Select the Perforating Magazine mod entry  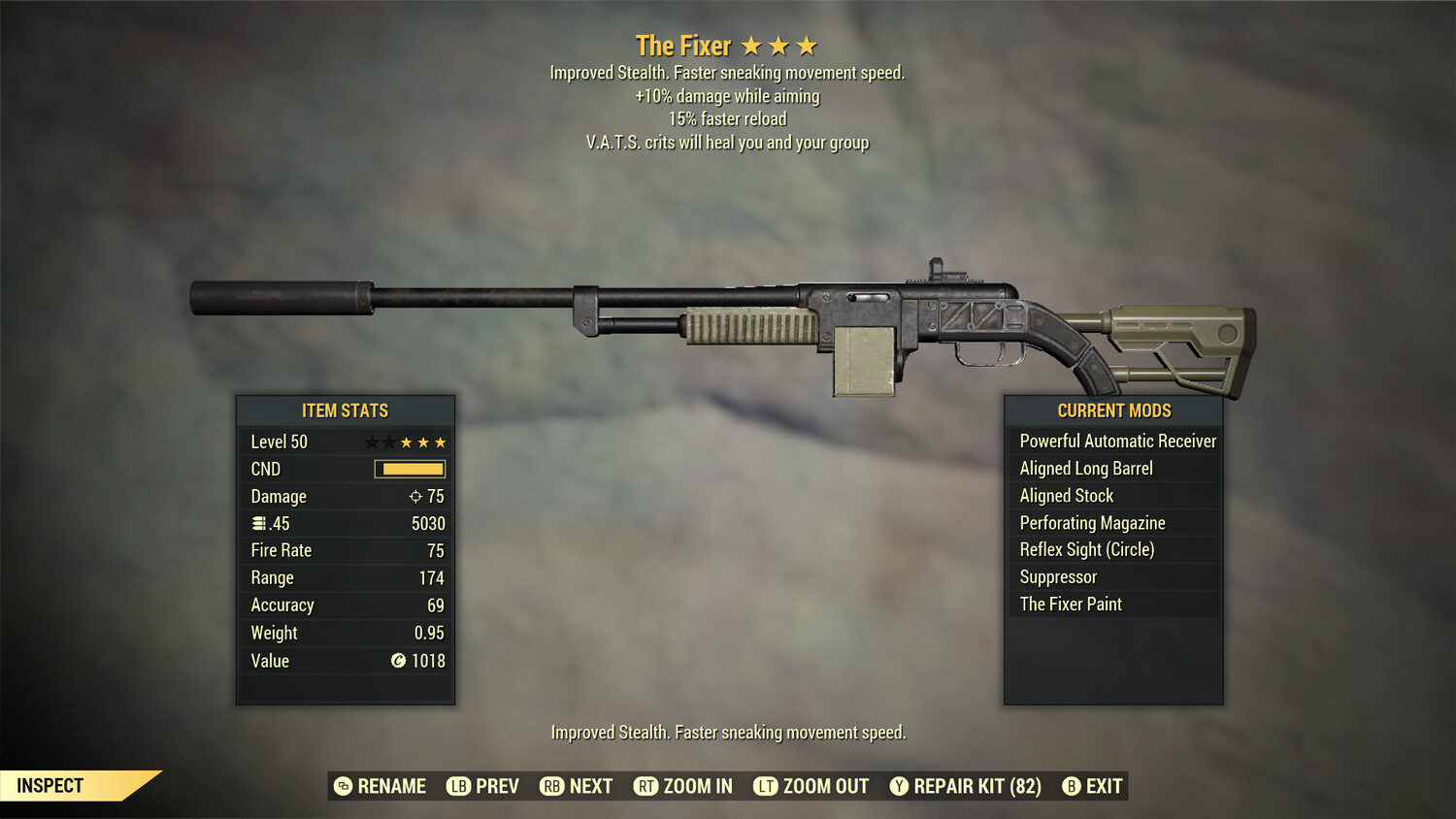coord(1091,522)
